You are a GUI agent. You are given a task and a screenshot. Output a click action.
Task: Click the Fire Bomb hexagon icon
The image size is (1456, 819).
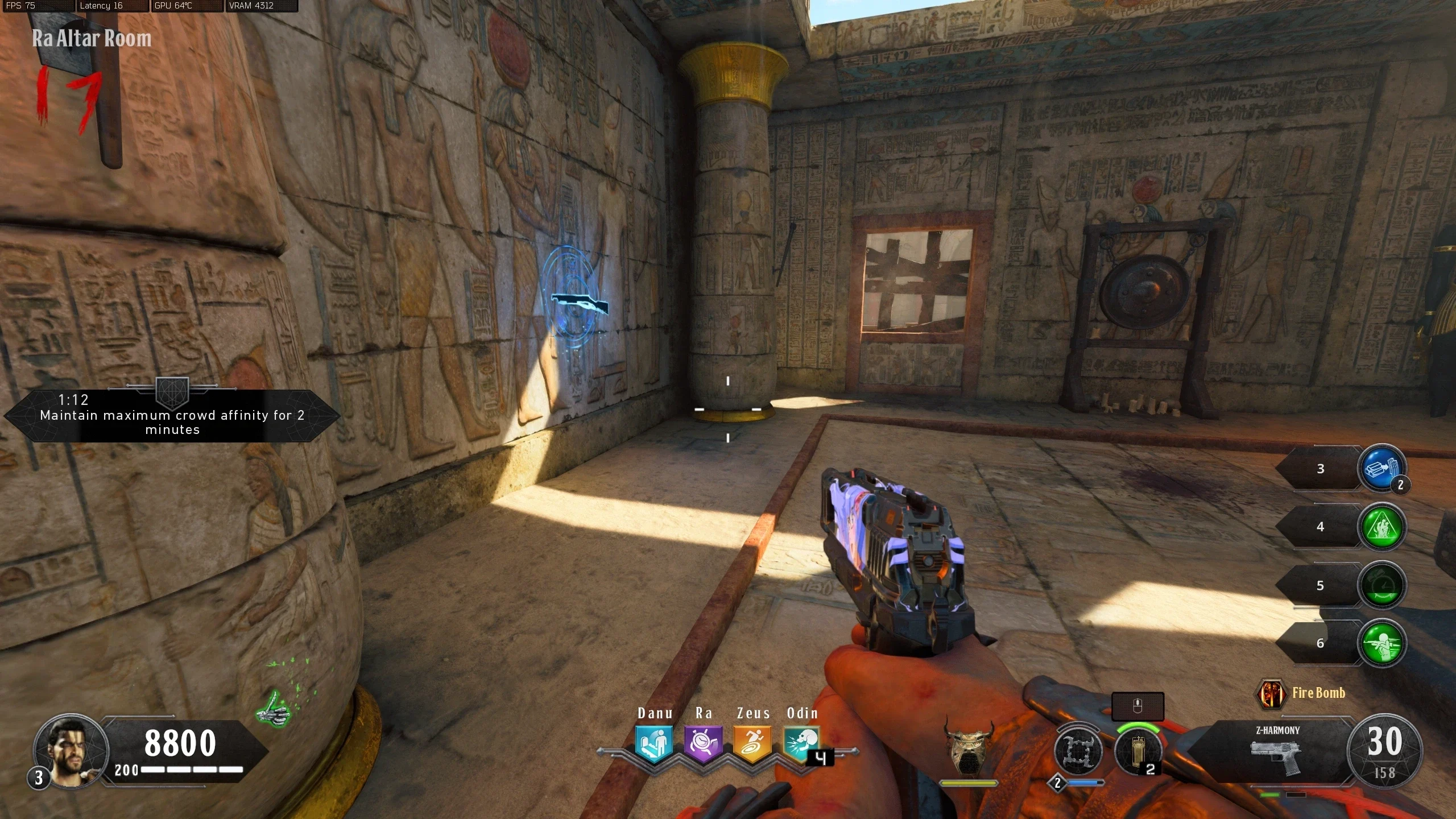(x=1271, y=693)
